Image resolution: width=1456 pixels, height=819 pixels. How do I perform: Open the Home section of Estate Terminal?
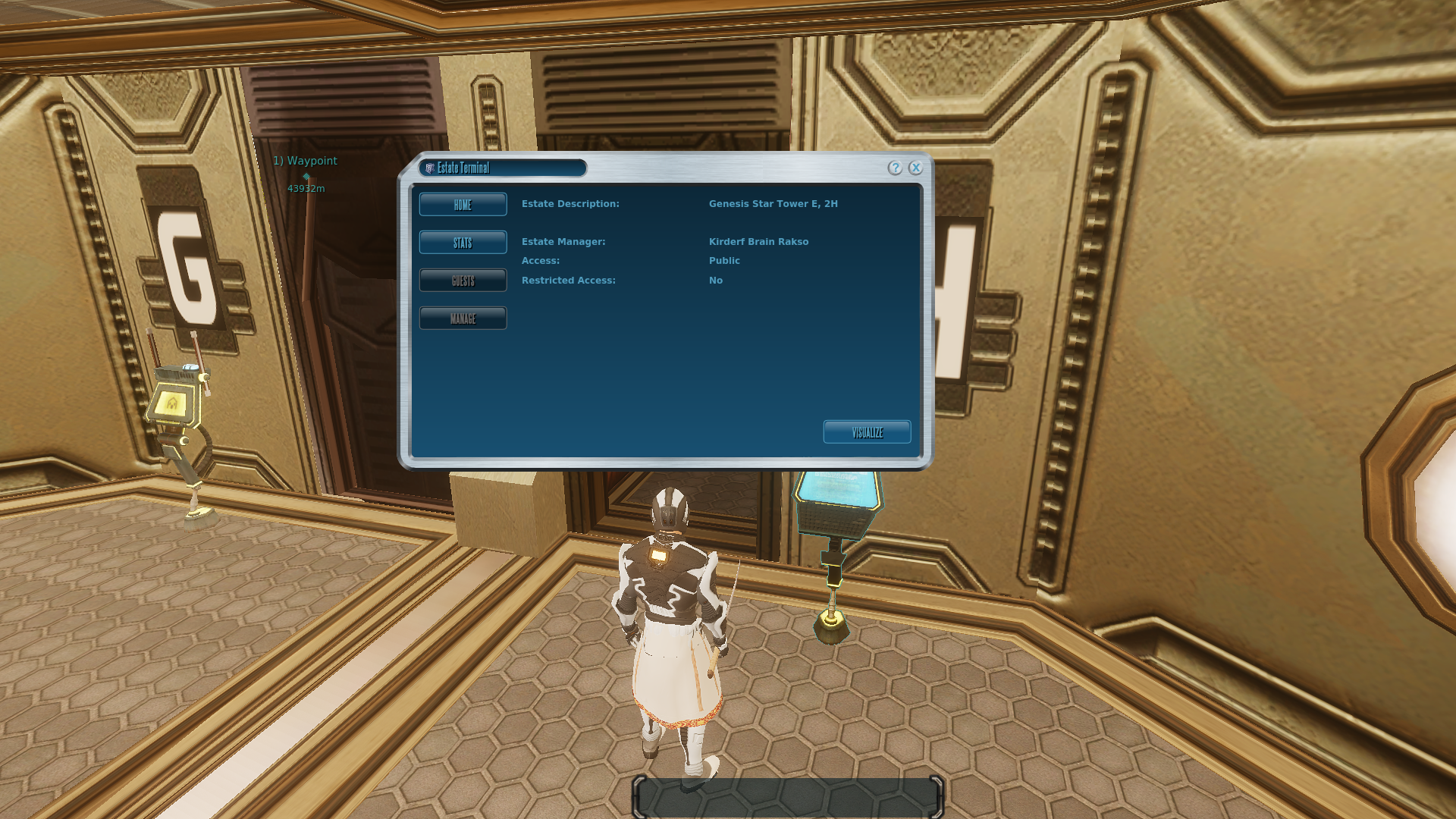[463, 205]
